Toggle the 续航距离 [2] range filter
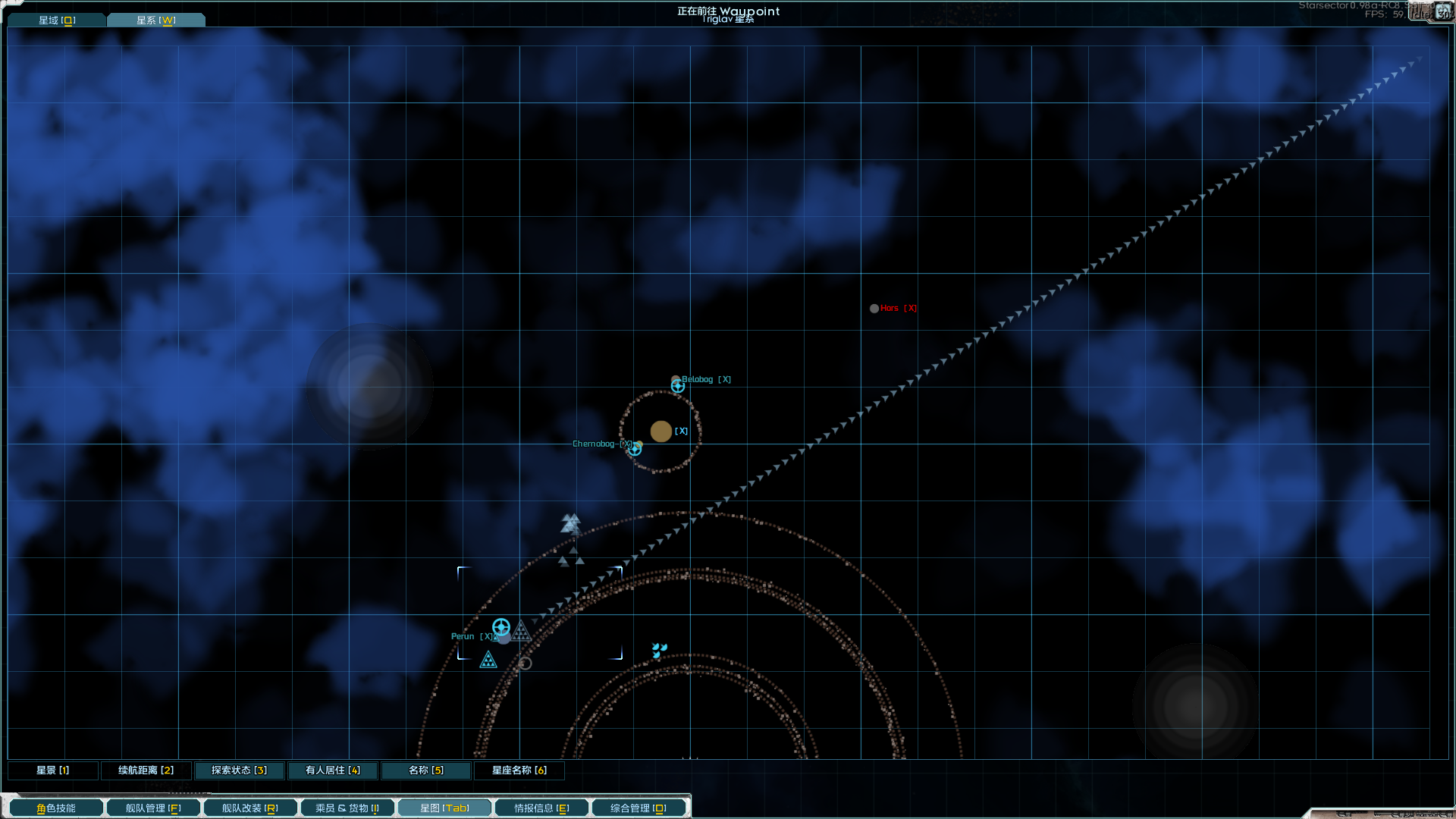This screenshot has height=819, width=1456. pos(146,770)
